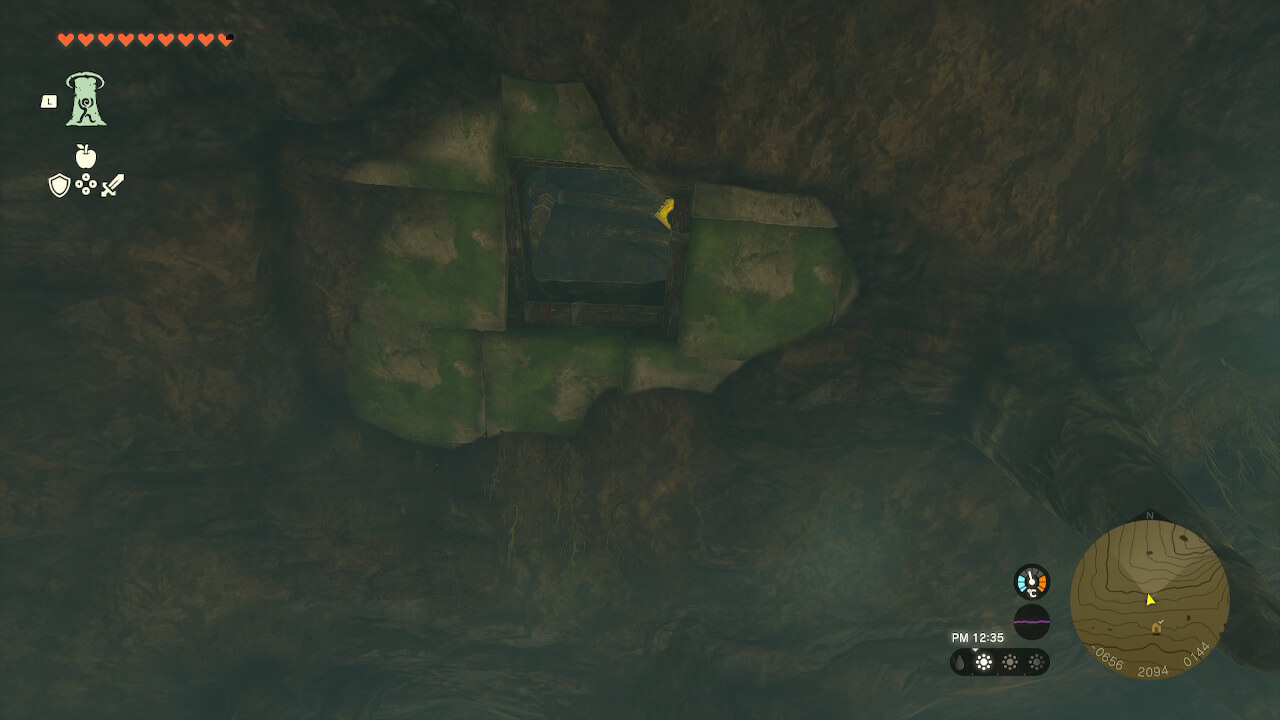Open the shield quick-select icon
Viewport: 1280px width, 720px height.
tap(59, 185)
